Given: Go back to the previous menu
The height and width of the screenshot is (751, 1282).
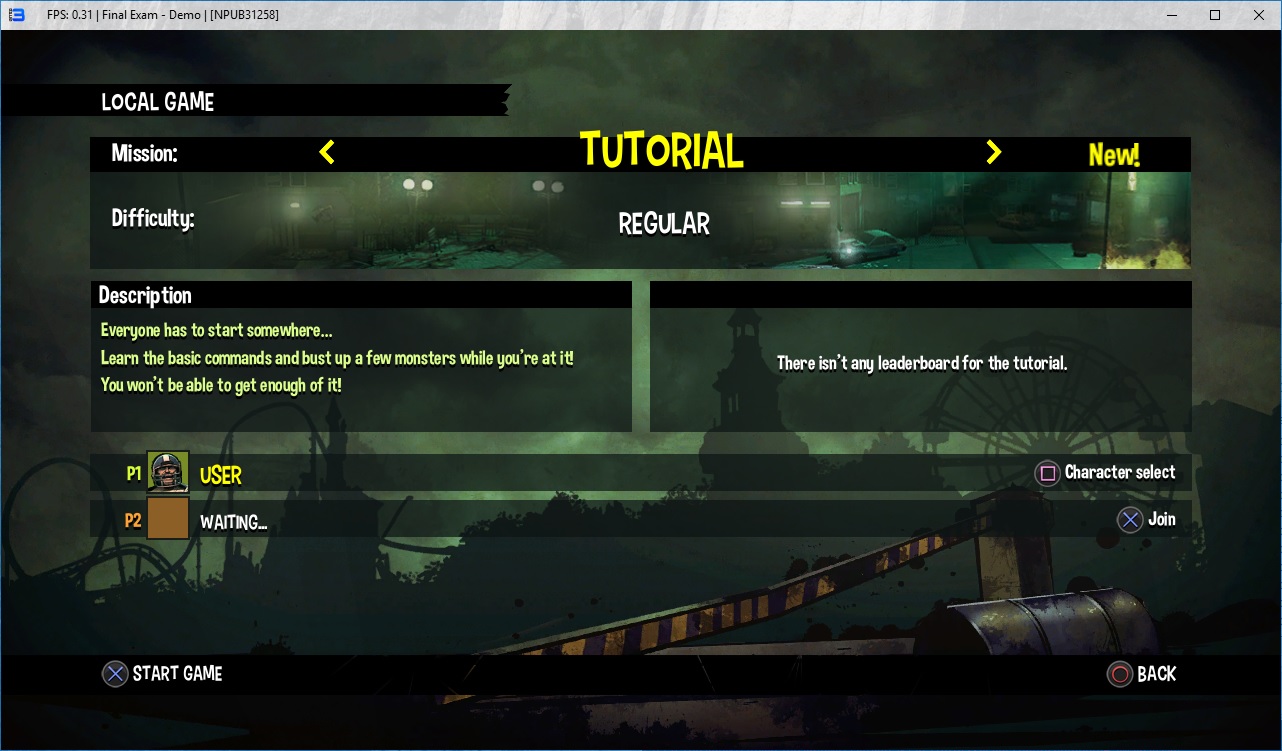Looking at the screenshot, I should (x=1141, y=674).
